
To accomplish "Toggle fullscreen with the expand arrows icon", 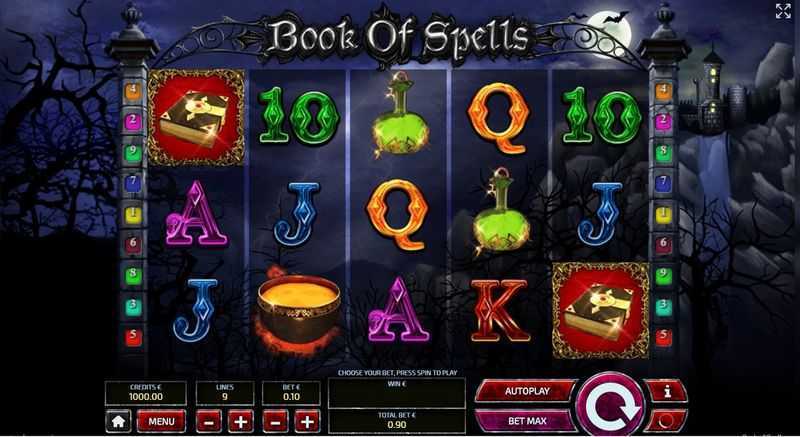I will coord(783,11).
